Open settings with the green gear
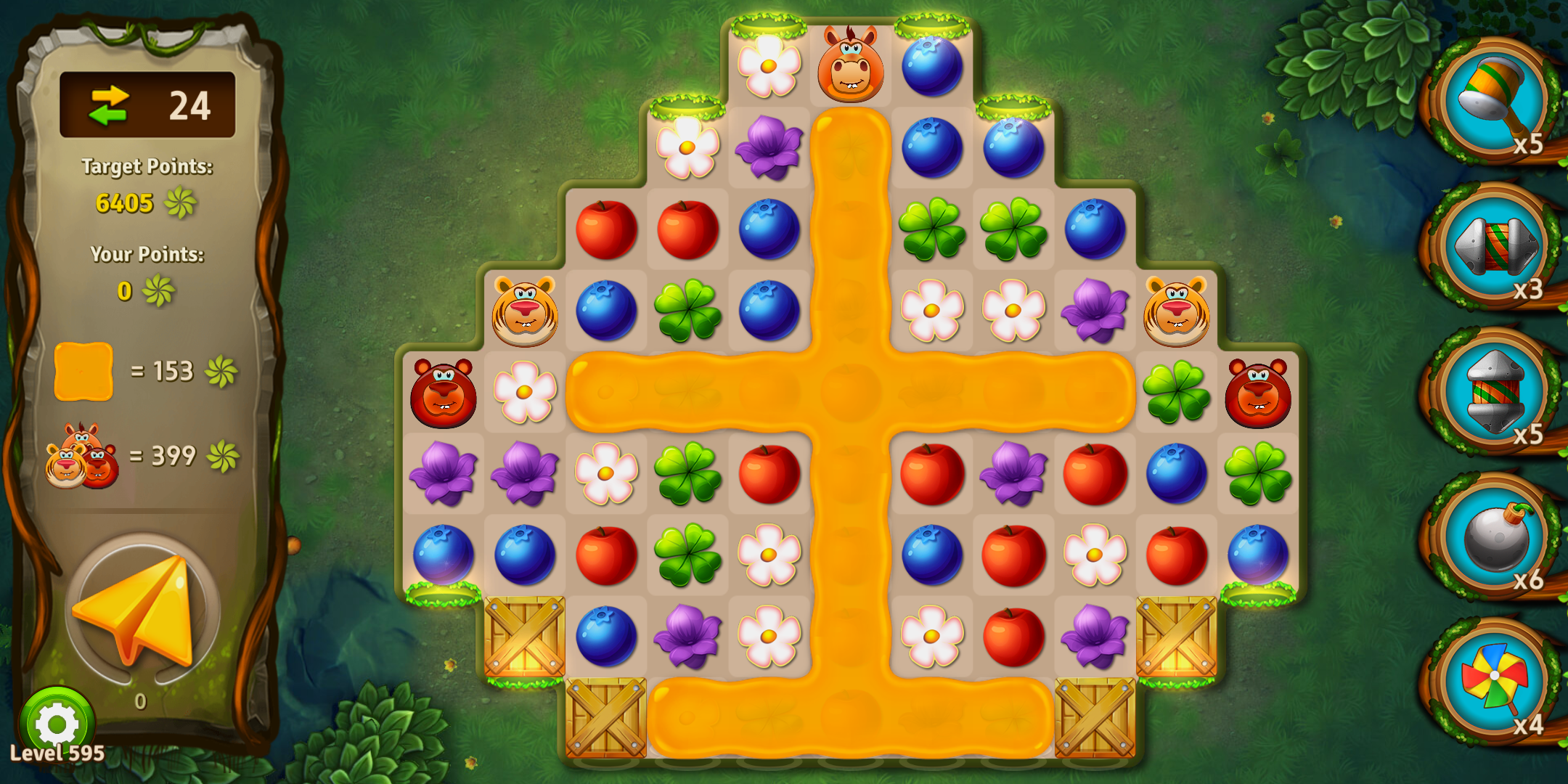This screenshot has height=784, width=1568. (x=57, y=723)
